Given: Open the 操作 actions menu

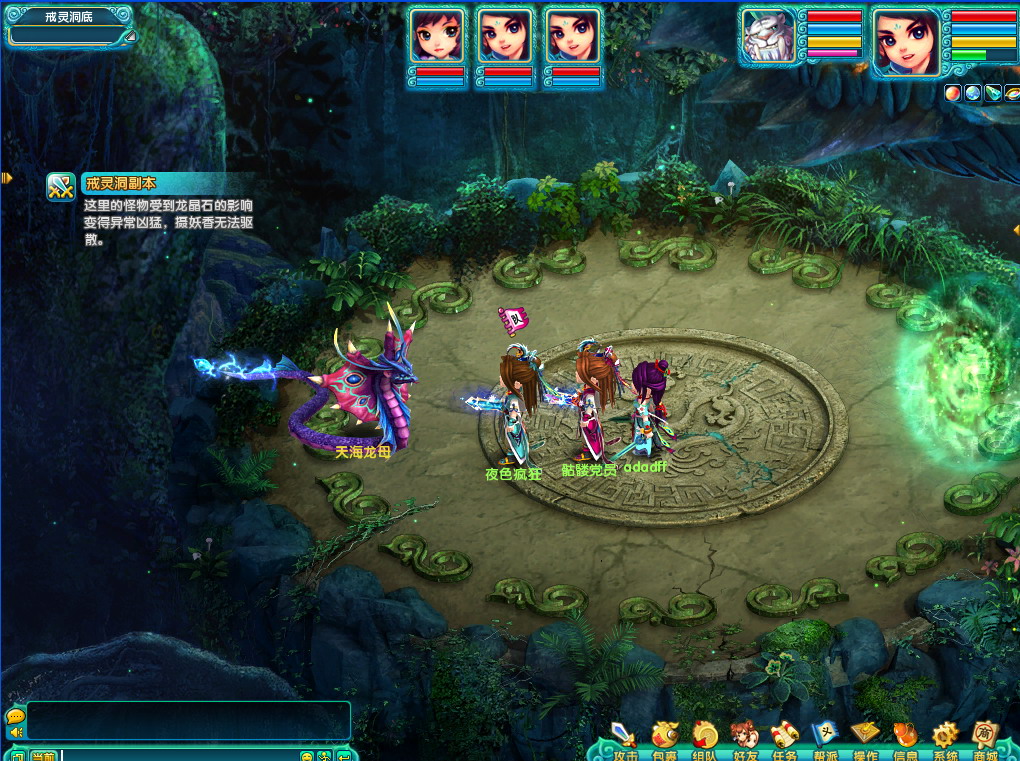Looking at the screenshot, I should [x=865, y=737].
